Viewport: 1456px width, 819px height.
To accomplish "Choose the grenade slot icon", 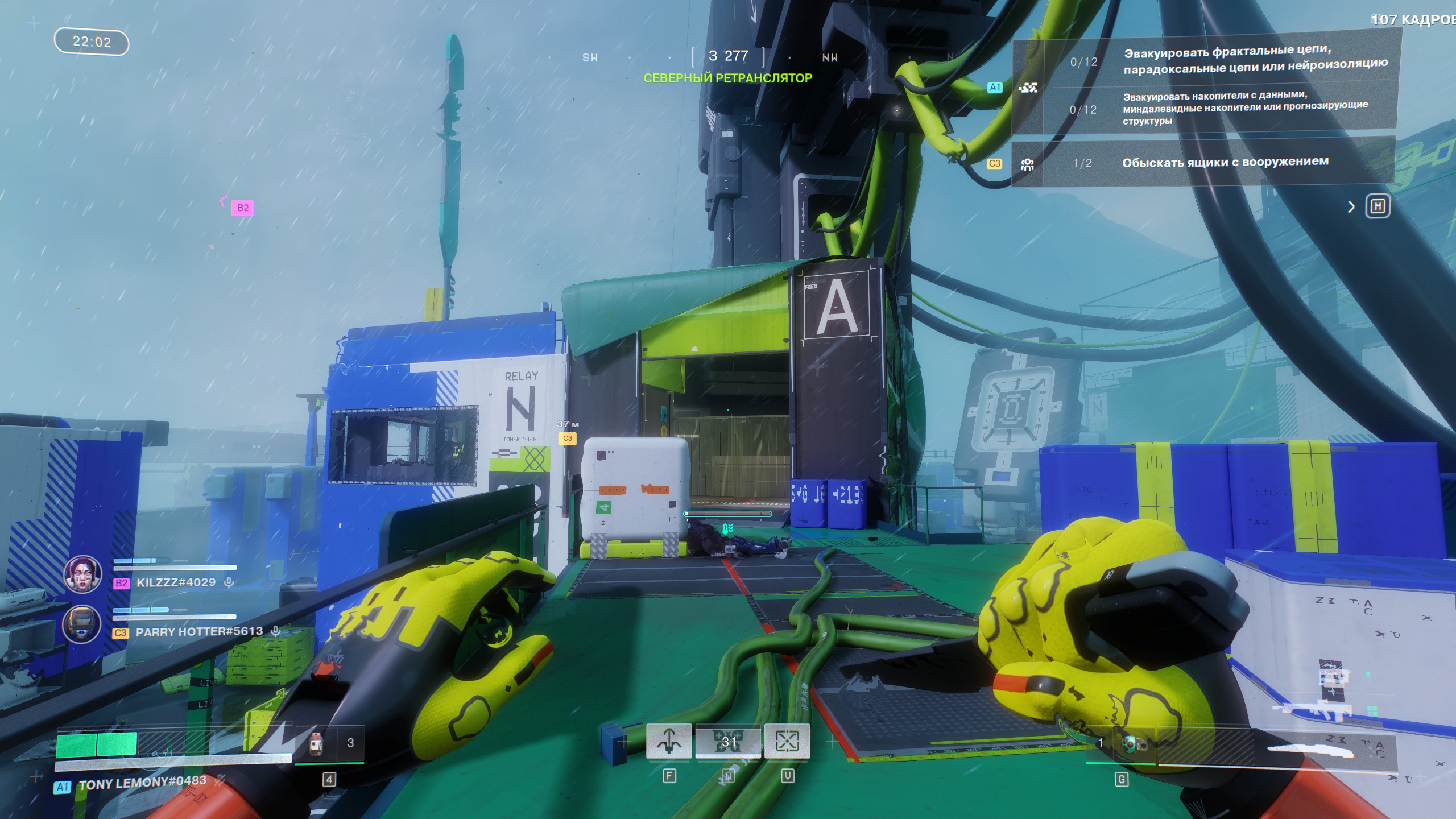I will [1130, 743].
